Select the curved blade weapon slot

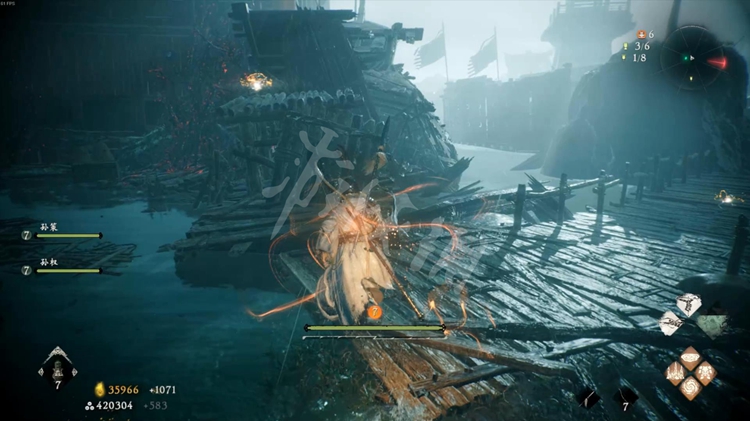(588, 397)
